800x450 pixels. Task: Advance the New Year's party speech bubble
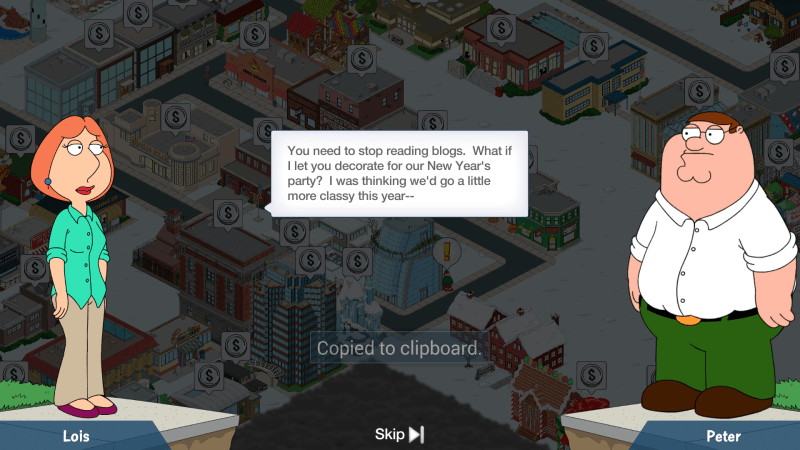[399, 174]
